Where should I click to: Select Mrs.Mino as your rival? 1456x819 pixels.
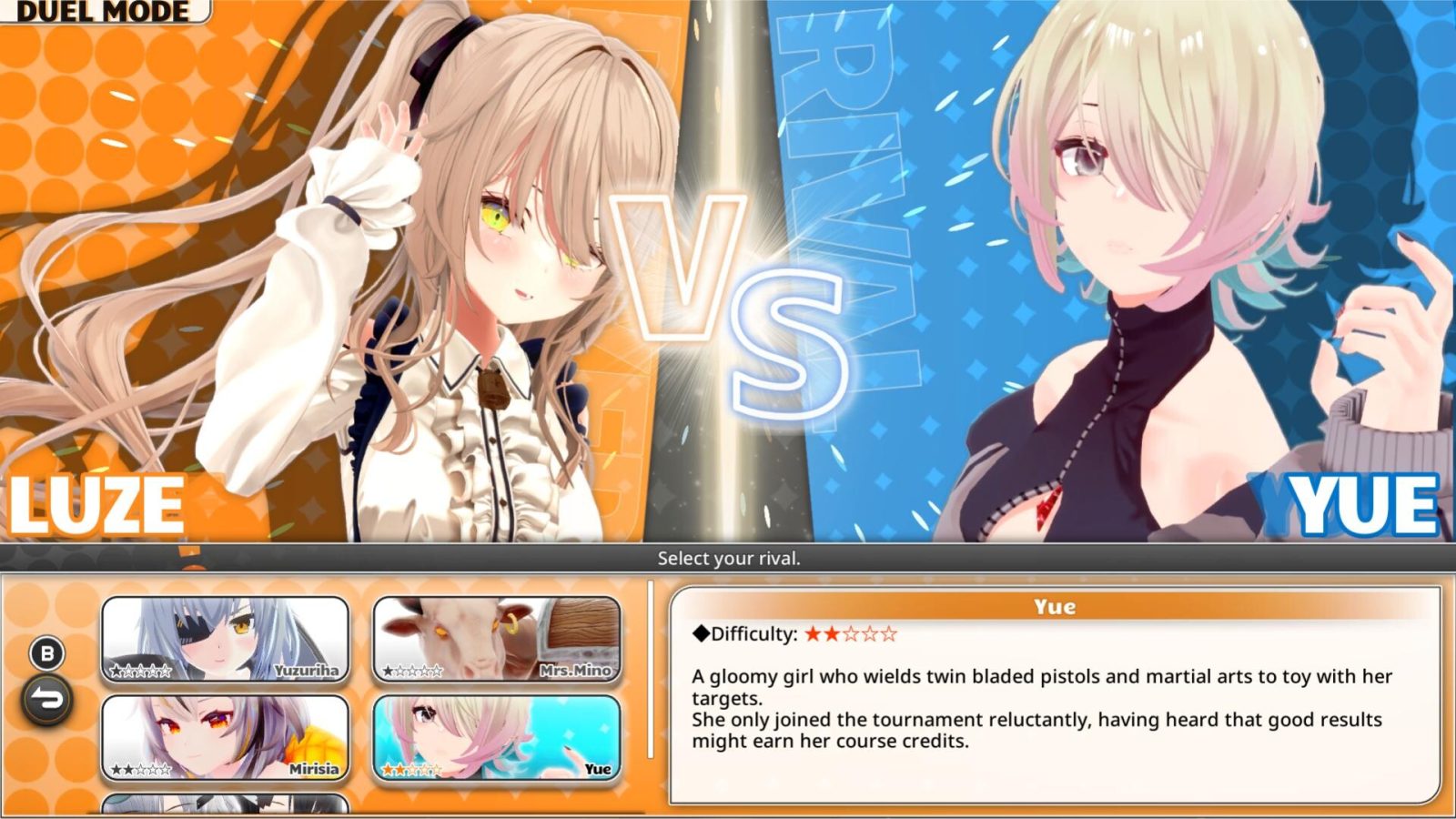(496, 640)
